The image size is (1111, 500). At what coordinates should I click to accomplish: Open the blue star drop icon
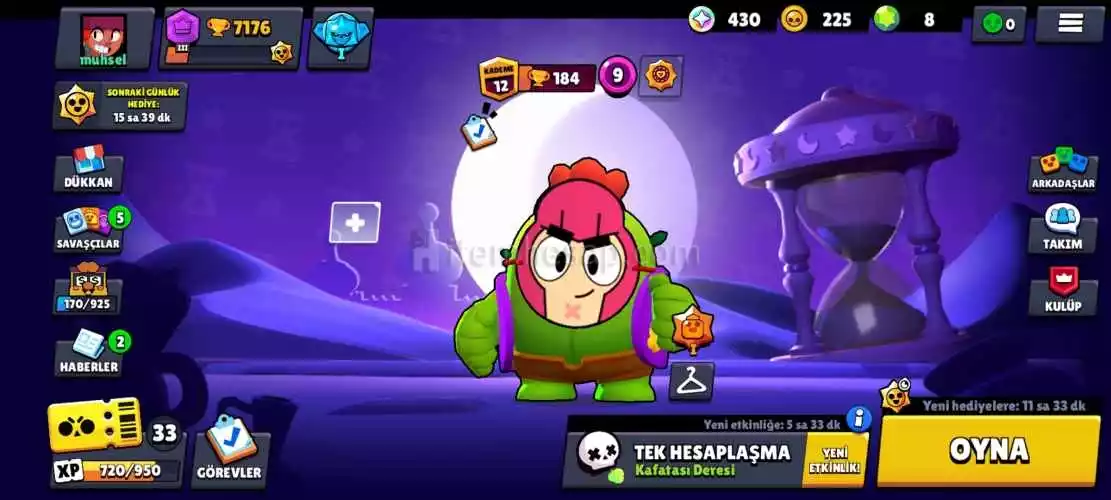(x=341, y=35)
